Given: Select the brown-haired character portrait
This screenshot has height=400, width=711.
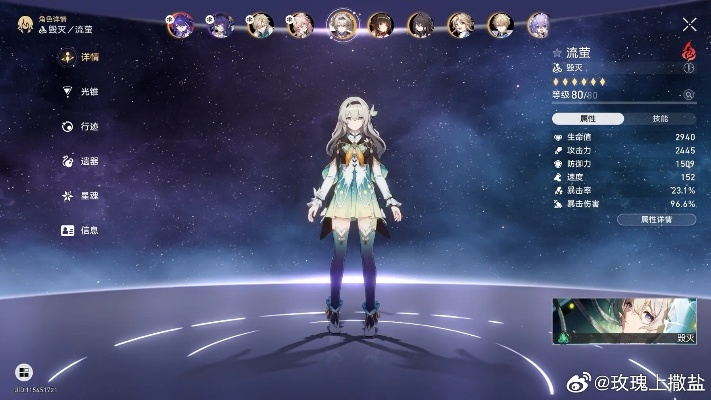Looking at the screenshot, I should (x=380, y=24).
